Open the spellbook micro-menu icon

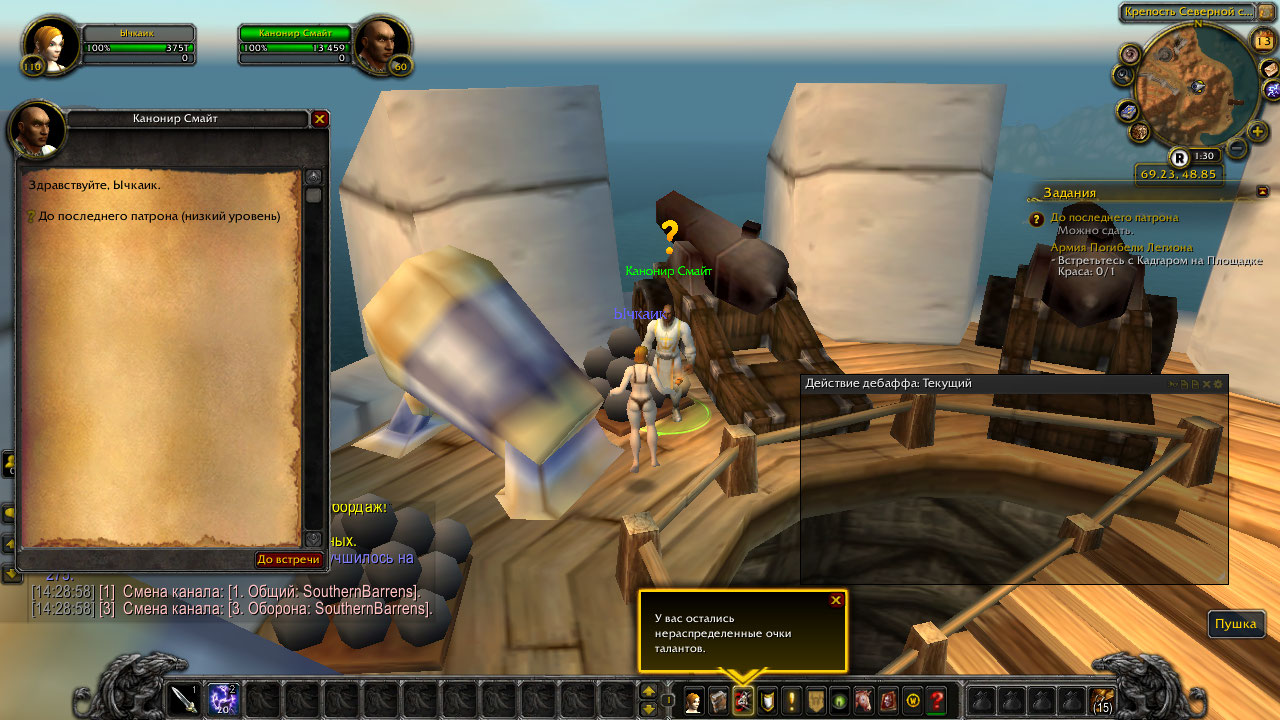(x=718, y=701)
